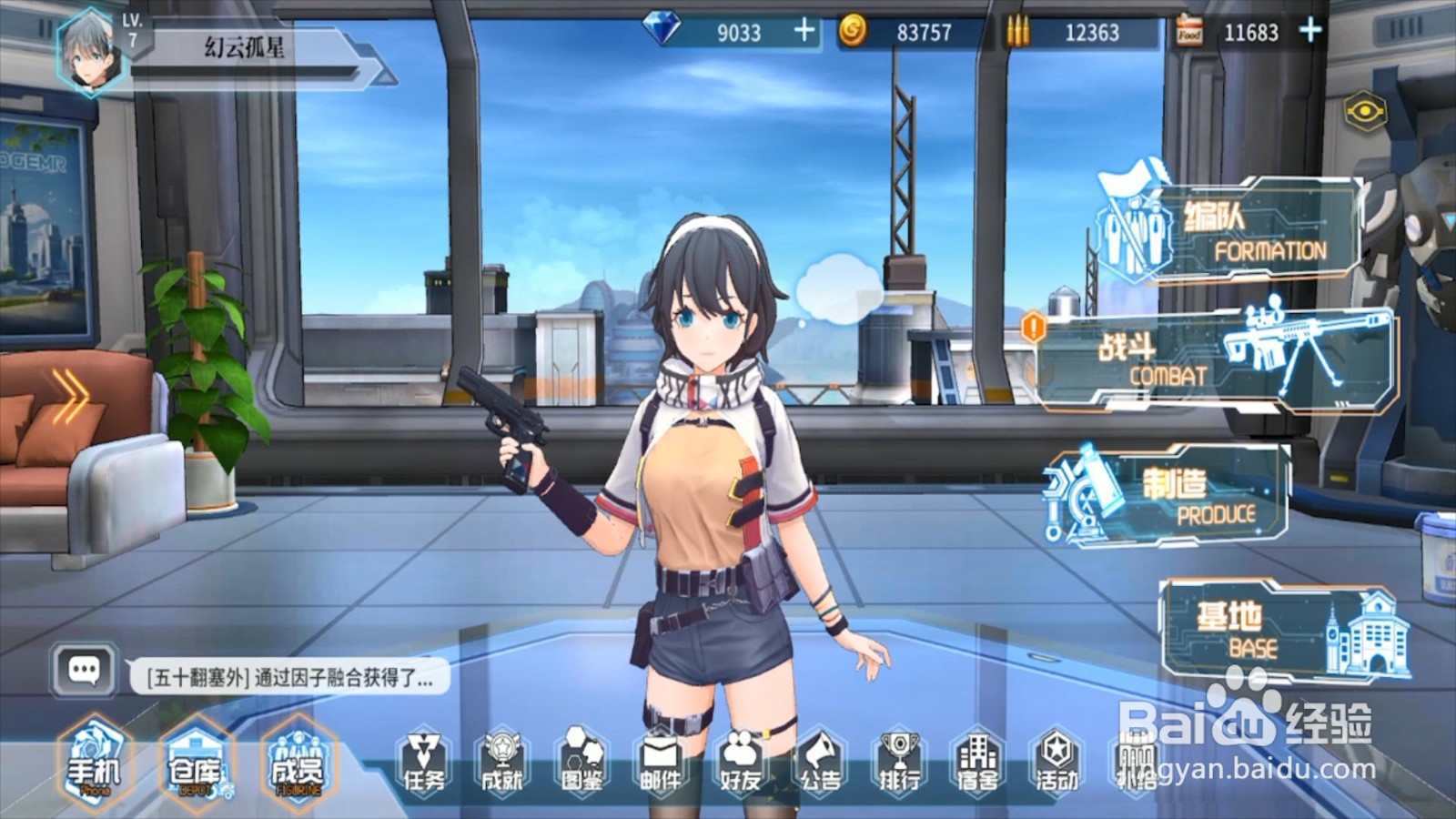This screenshot has width=1456, height=819.
Task: Open the 任务 missions list
Action: [x=423, y=764]
